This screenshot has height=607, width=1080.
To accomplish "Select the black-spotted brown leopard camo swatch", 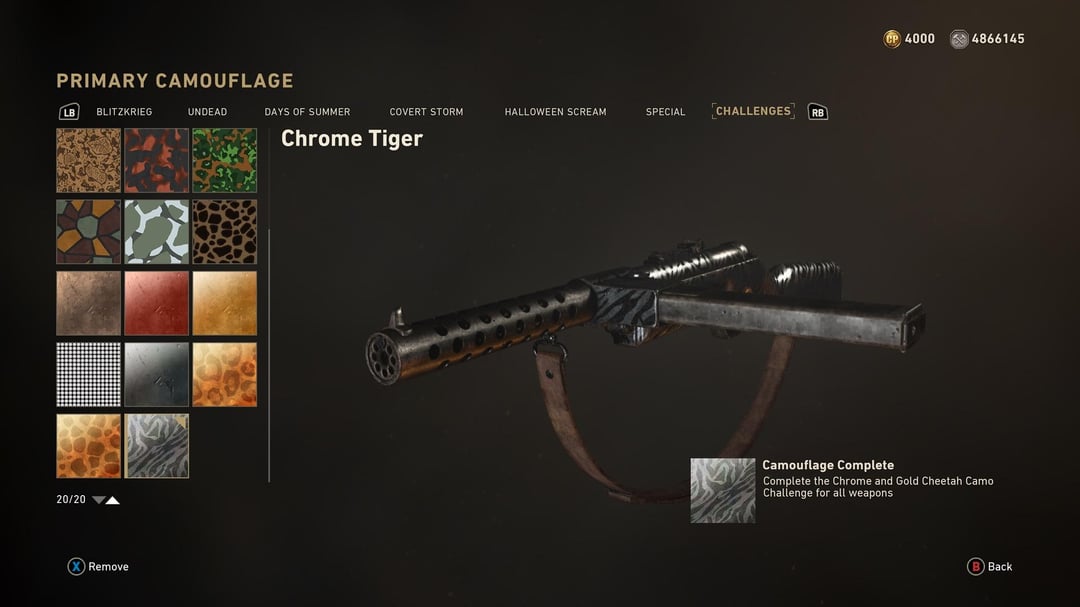I will (224, 231).
